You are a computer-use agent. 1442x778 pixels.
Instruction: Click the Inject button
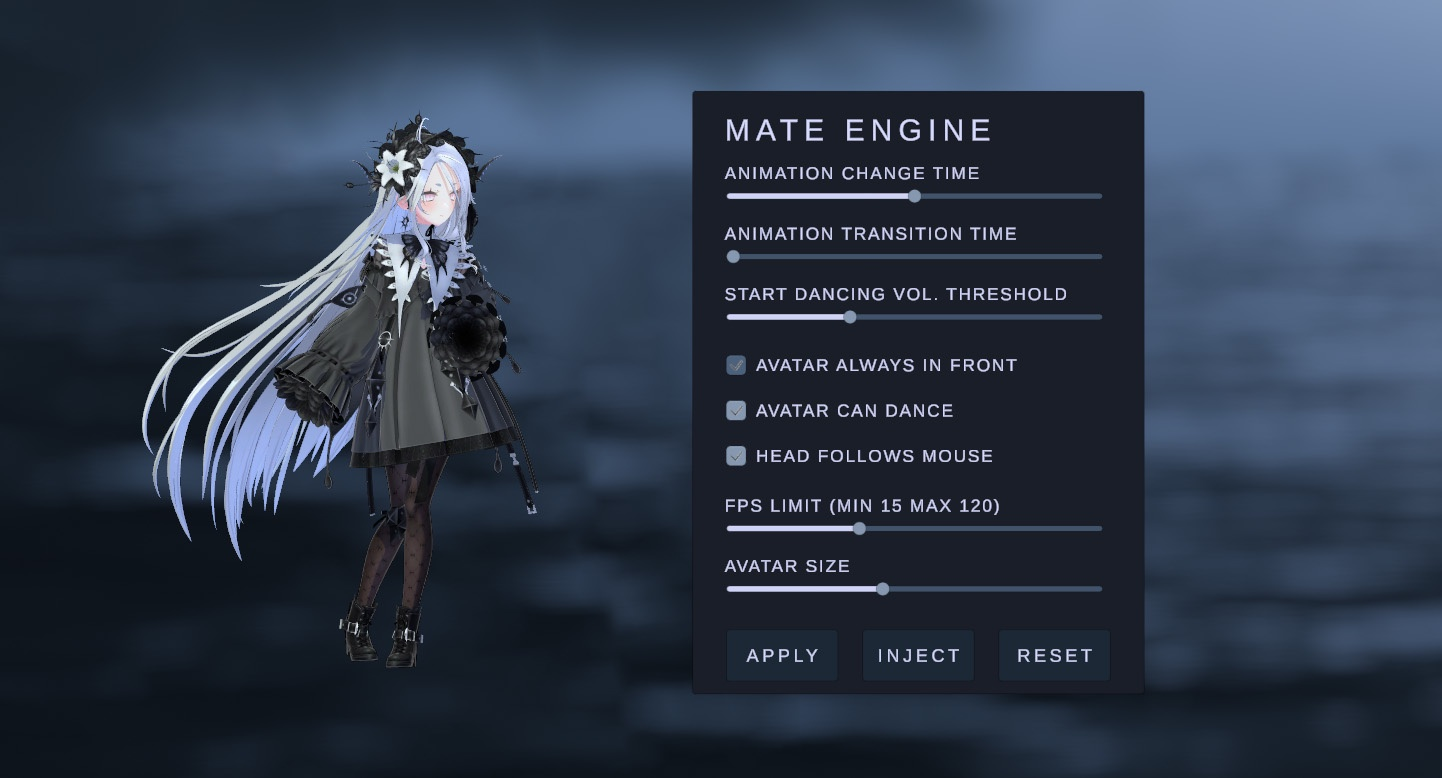pyautogui.click(x=918, y=655)
